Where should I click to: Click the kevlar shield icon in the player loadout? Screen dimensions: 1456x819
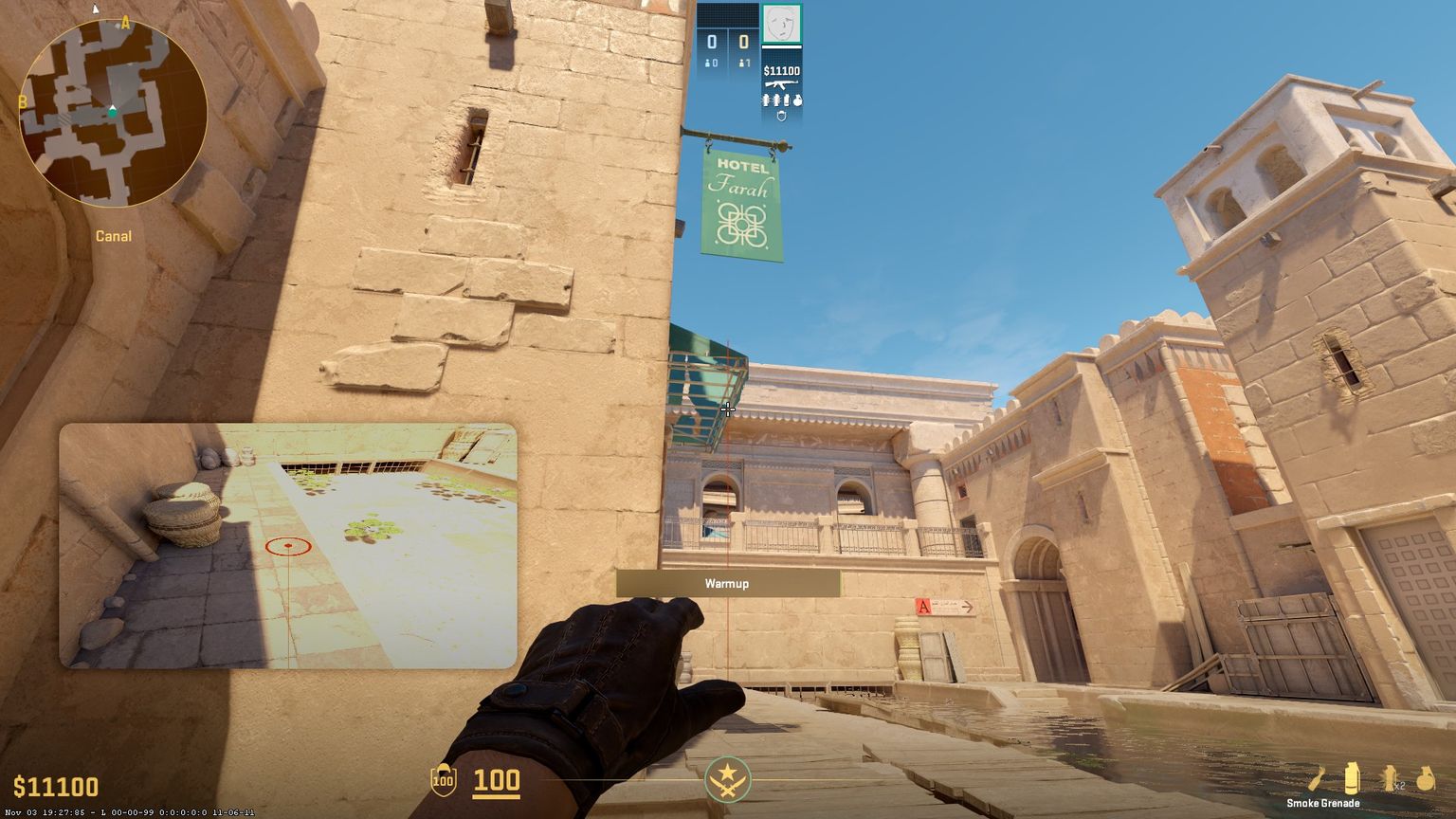pyautogui.click(x=782, y=115)
